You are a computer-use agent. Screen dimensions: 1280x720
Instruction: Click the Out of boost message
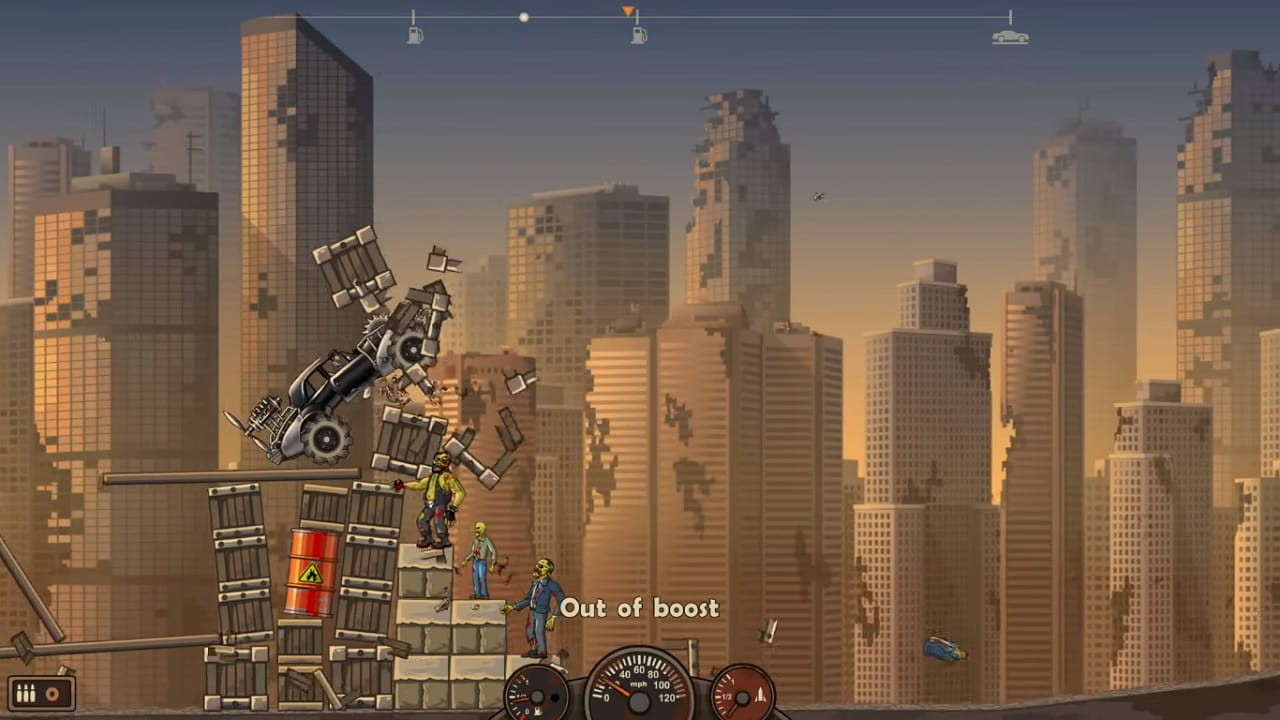click(640, 608)
